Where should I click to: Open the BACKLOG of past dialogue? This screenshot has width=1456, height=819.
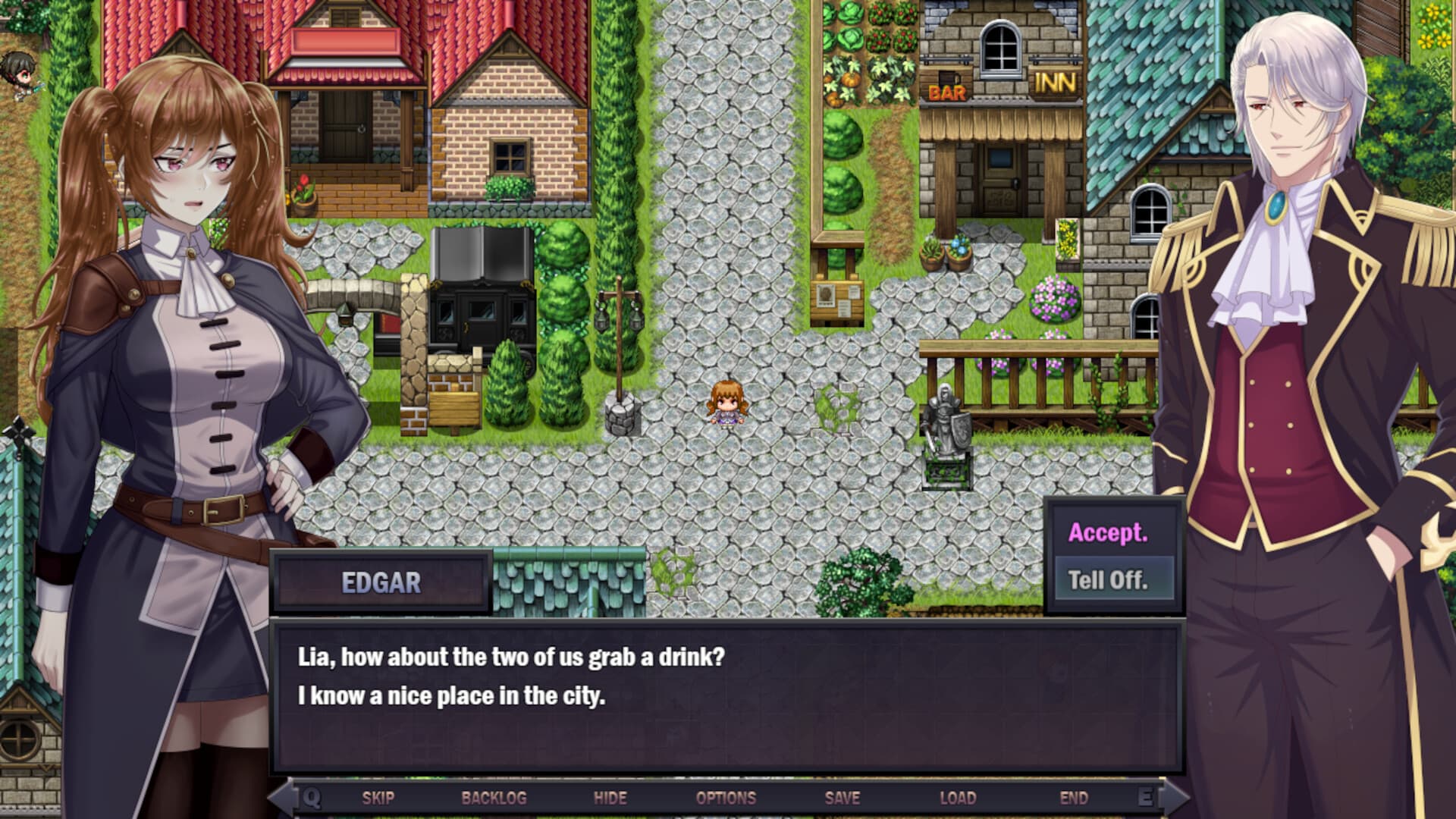[494, 798]
